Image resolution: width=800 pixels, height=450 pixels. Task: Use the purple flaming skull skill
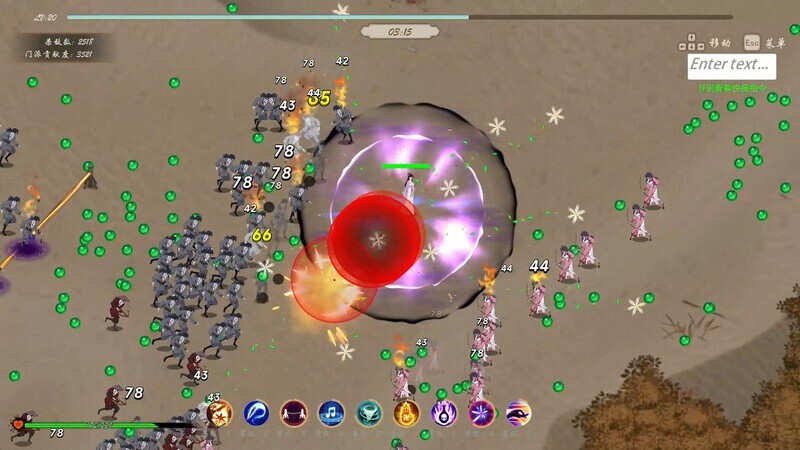pos(444,411)
